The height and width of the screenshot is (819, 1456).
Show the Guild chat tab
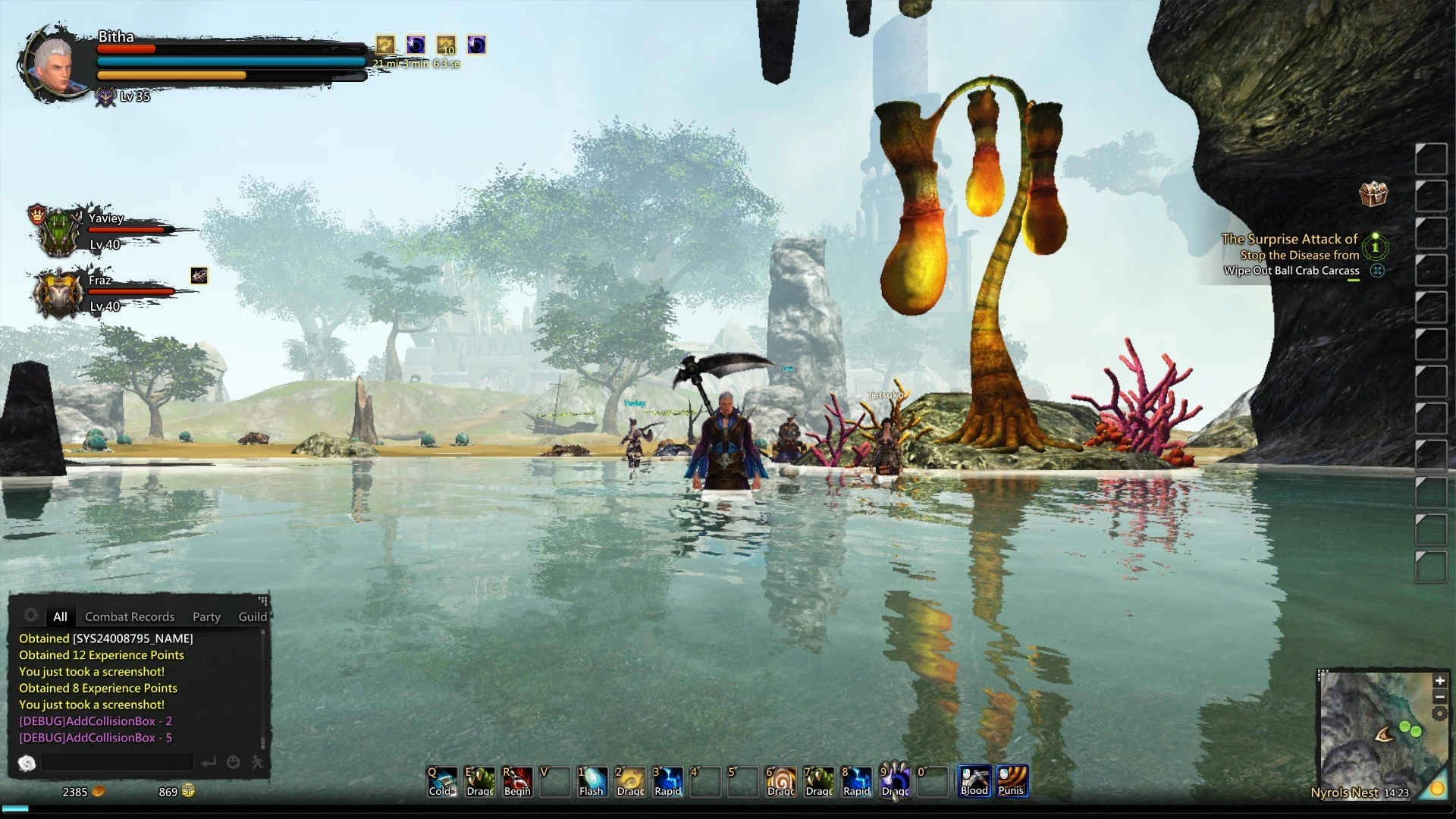(253, 617)
